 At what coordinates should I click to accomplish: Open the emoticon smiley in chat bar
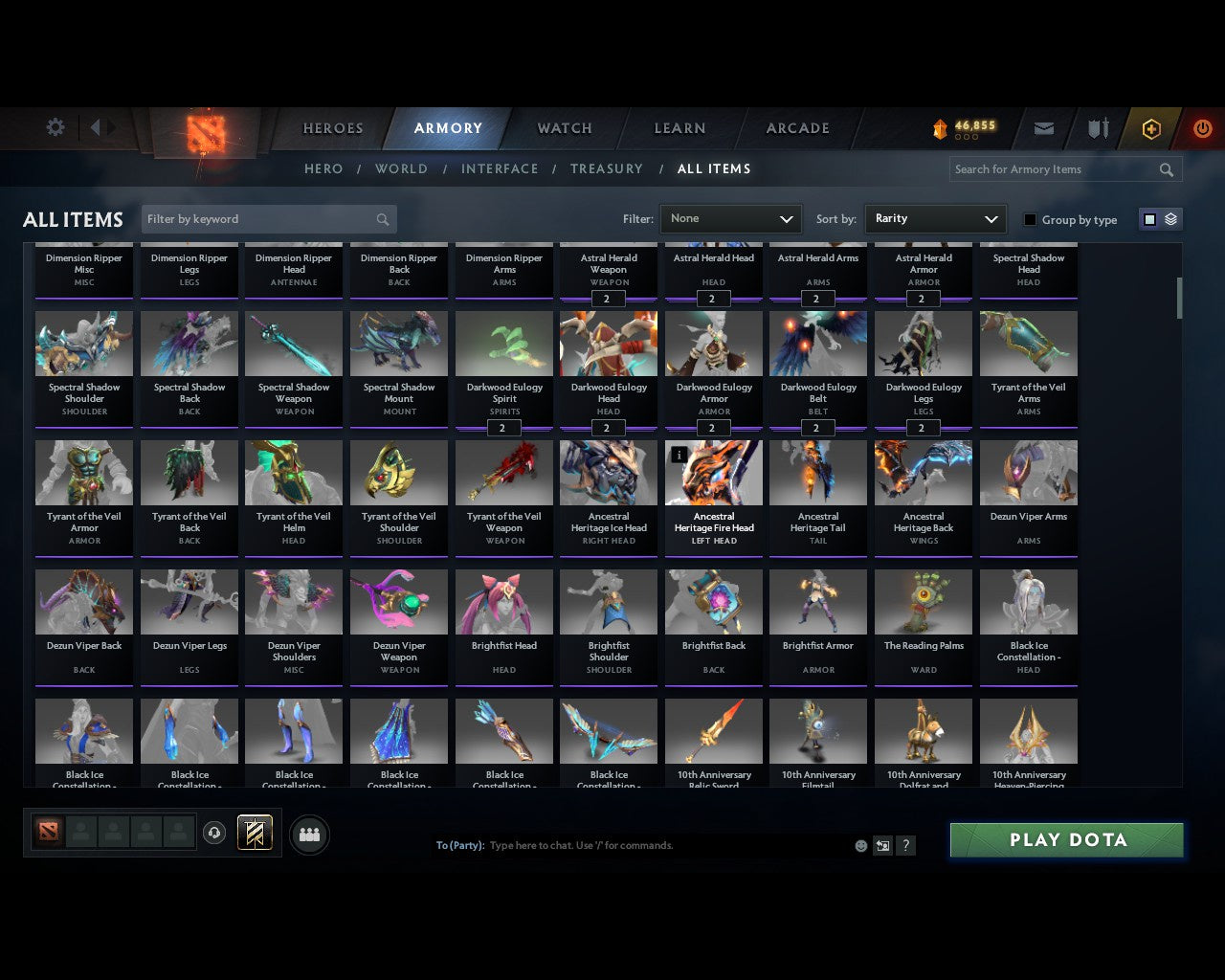tap(860, 845)
